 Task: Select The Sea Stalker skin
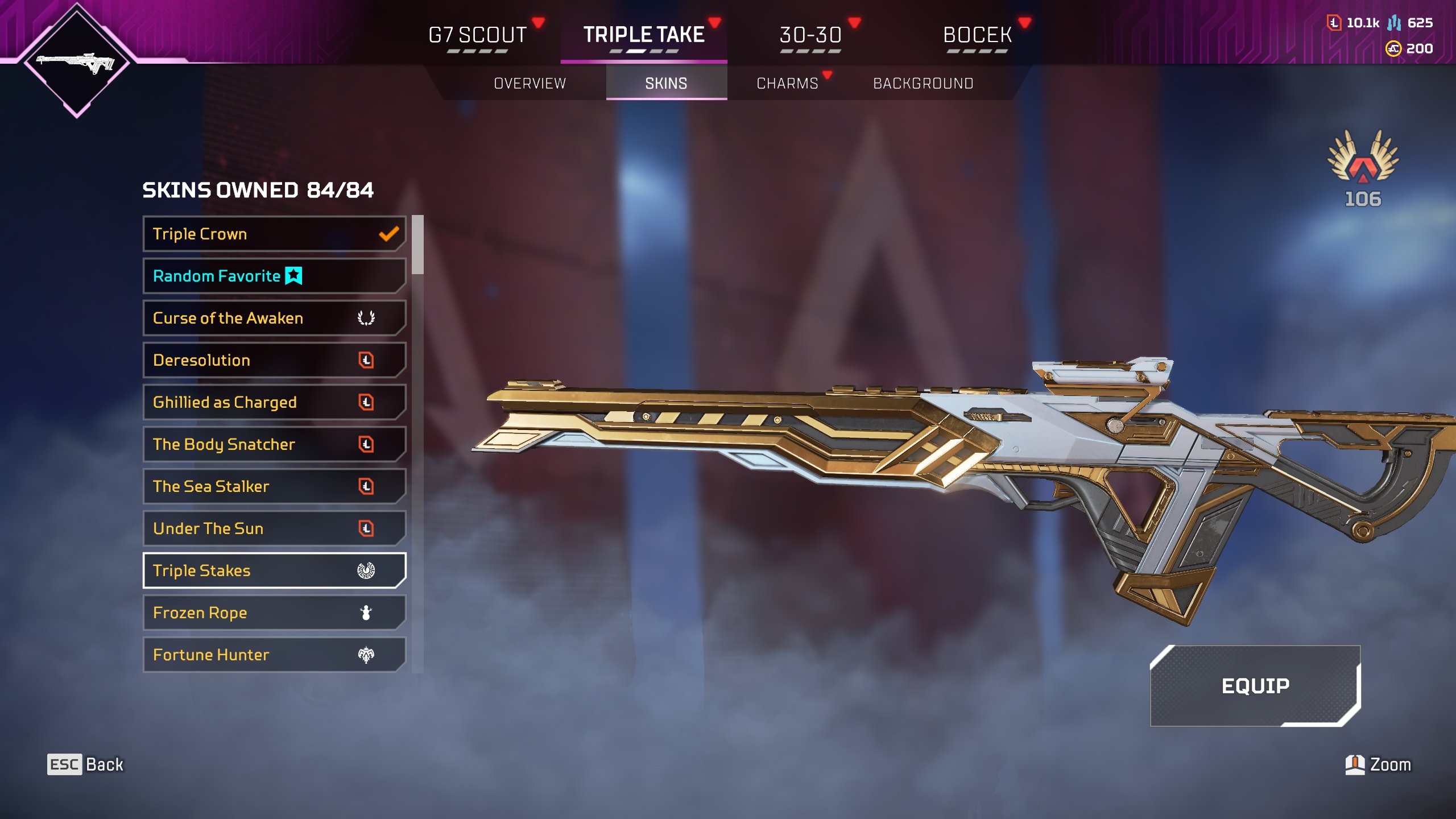(274, 486)
